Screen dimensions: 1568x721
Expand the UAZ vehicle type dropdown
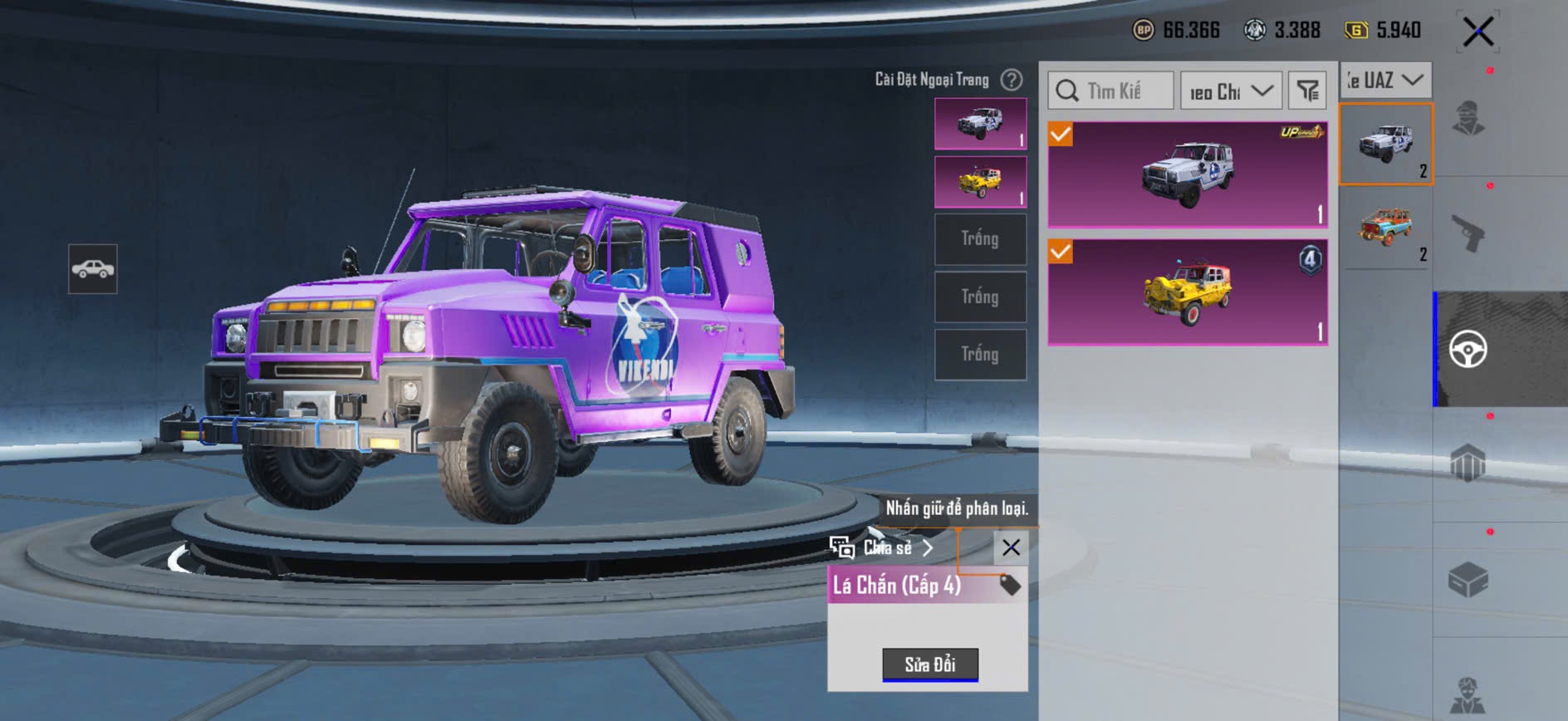pyautogui.click(x=1385, y=81)
